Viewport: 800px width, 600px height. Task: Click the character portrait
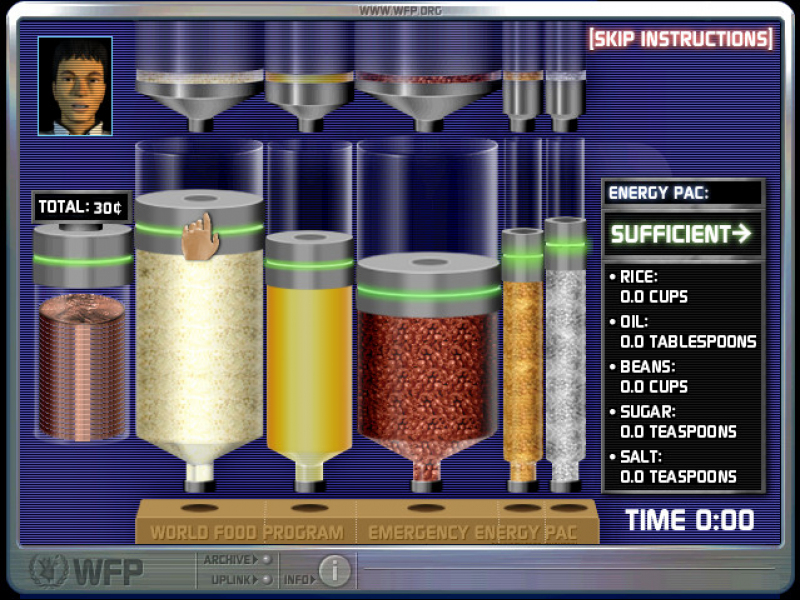75,85
